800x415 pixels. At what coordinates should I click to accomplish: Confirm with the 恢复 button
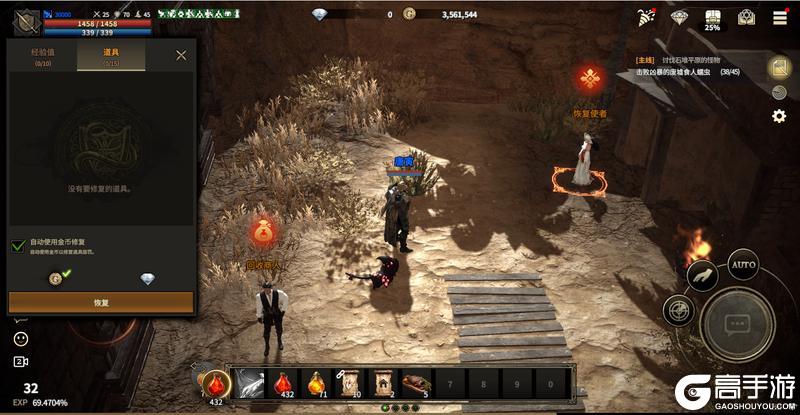coord(101,301)
